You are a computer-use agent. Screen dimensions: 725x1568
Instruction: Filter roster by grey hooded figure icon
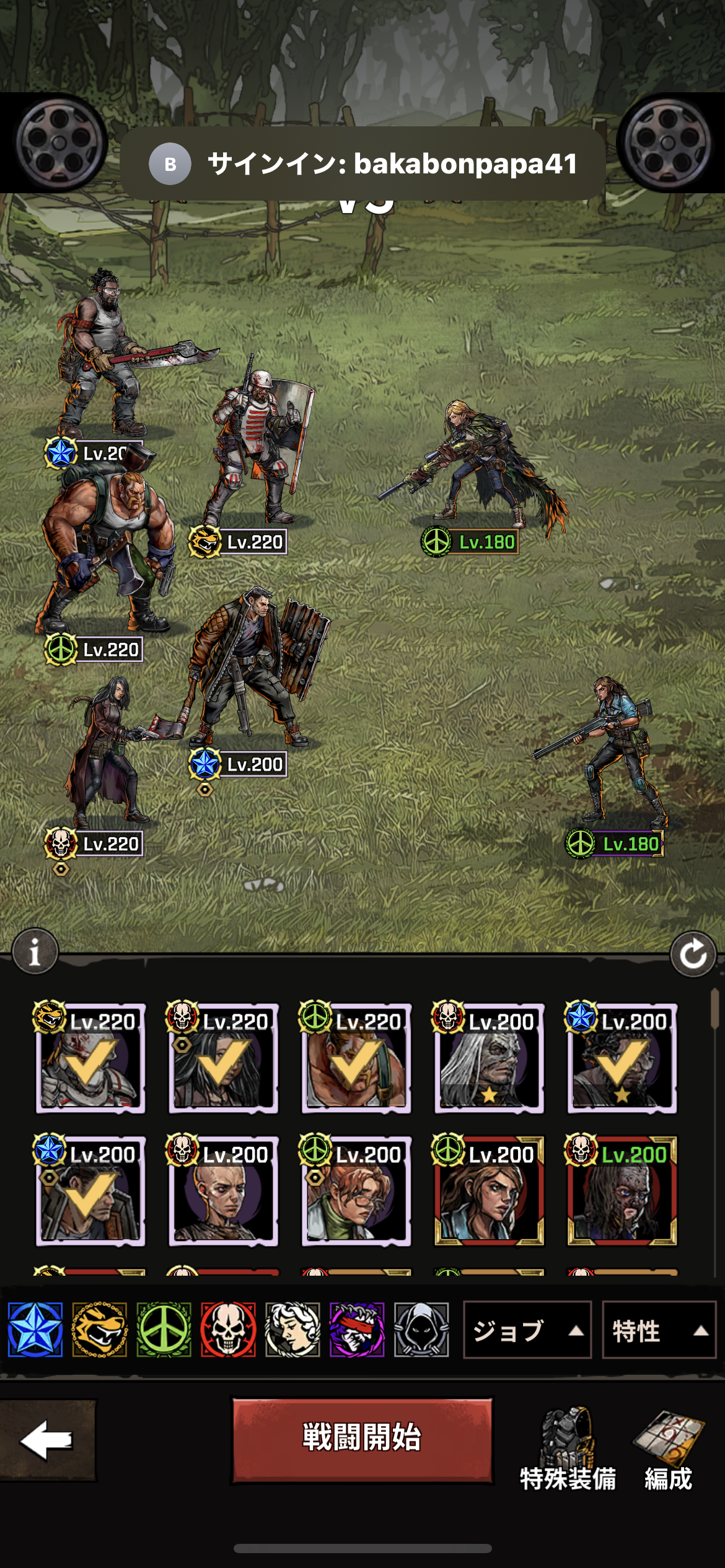tap(421, 1330)
